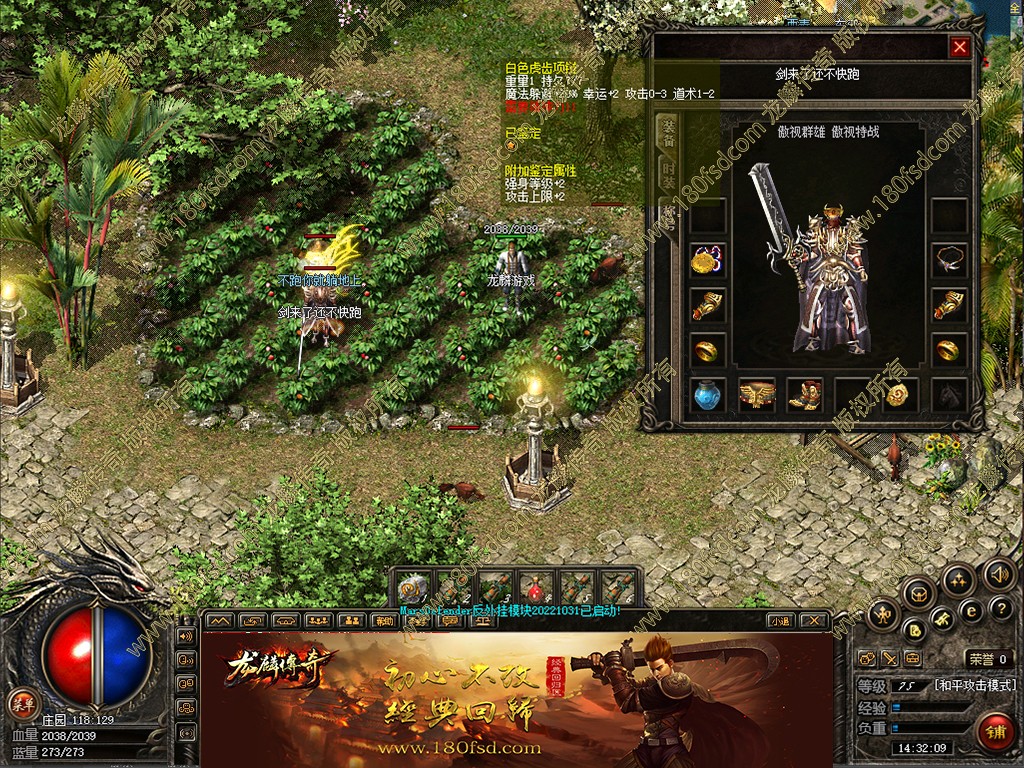Image resolution: width=1024 pixels, height=768 pixels.
Task: Select the golden belt slot
Action: click(757, 394)
